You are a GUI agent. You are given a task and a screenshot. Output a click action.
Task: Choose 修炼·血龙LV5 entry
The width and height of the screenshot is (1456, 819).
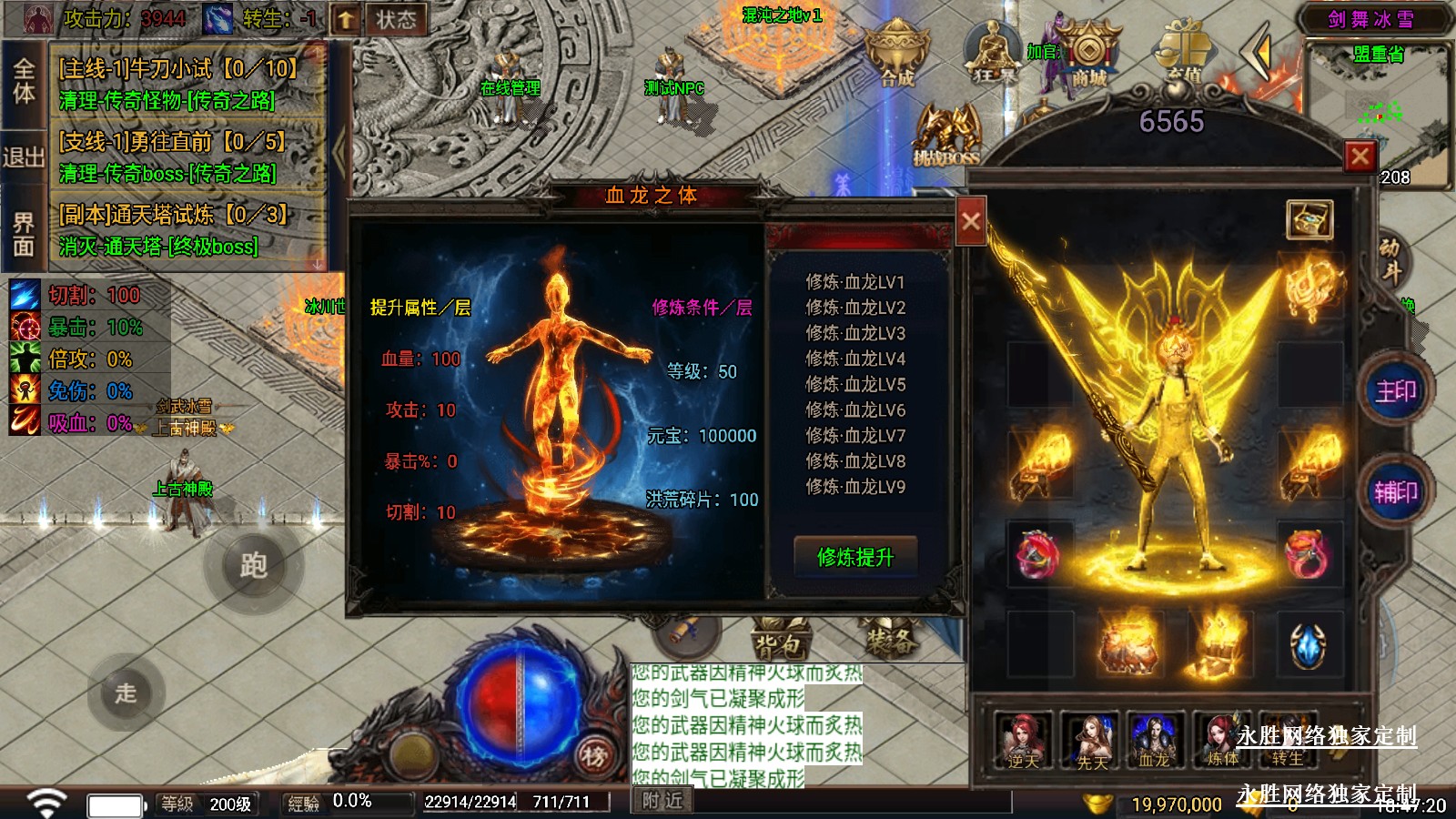[854, 384]
